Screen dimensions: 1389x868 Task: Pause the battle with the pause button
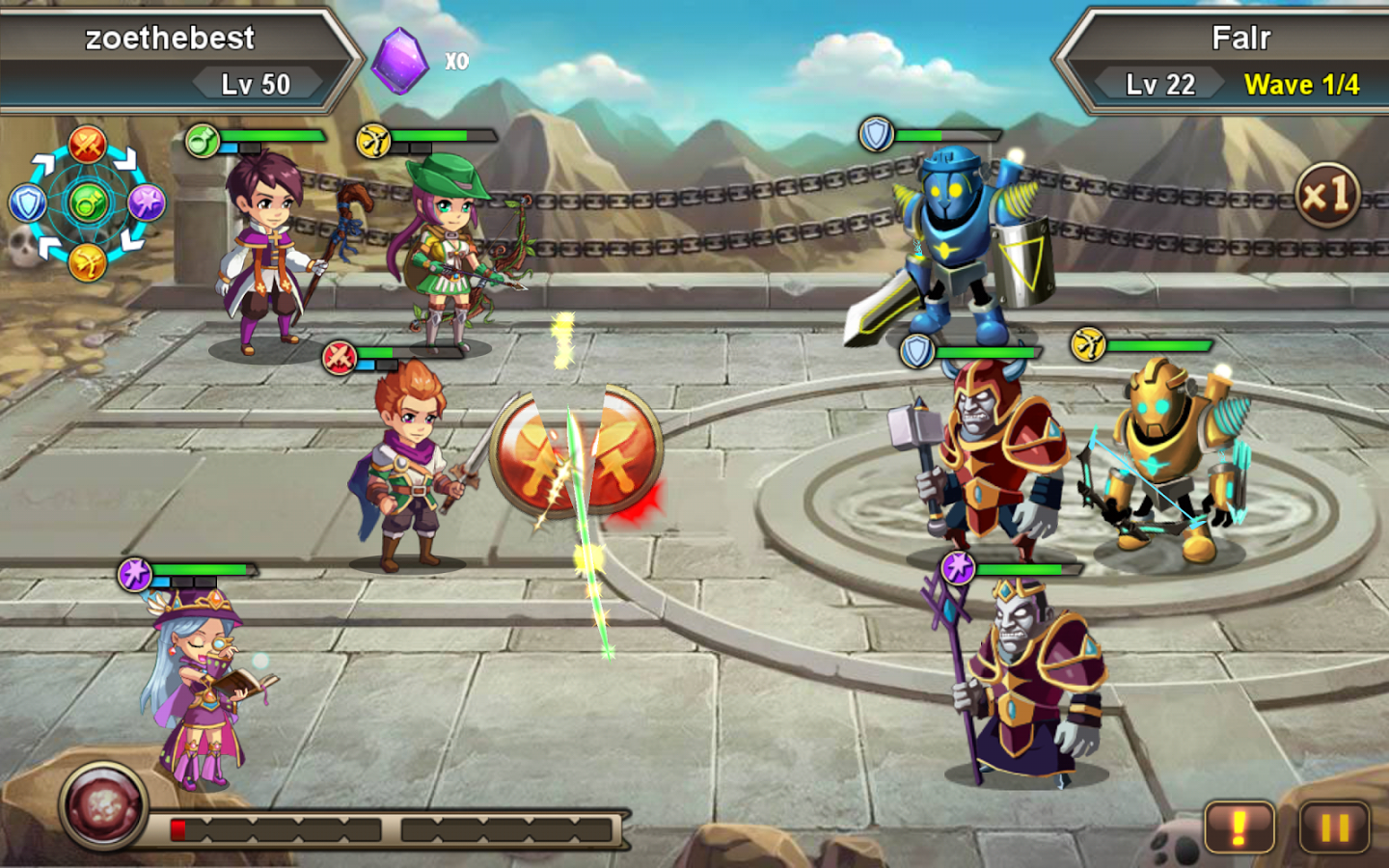point(1334,827)
